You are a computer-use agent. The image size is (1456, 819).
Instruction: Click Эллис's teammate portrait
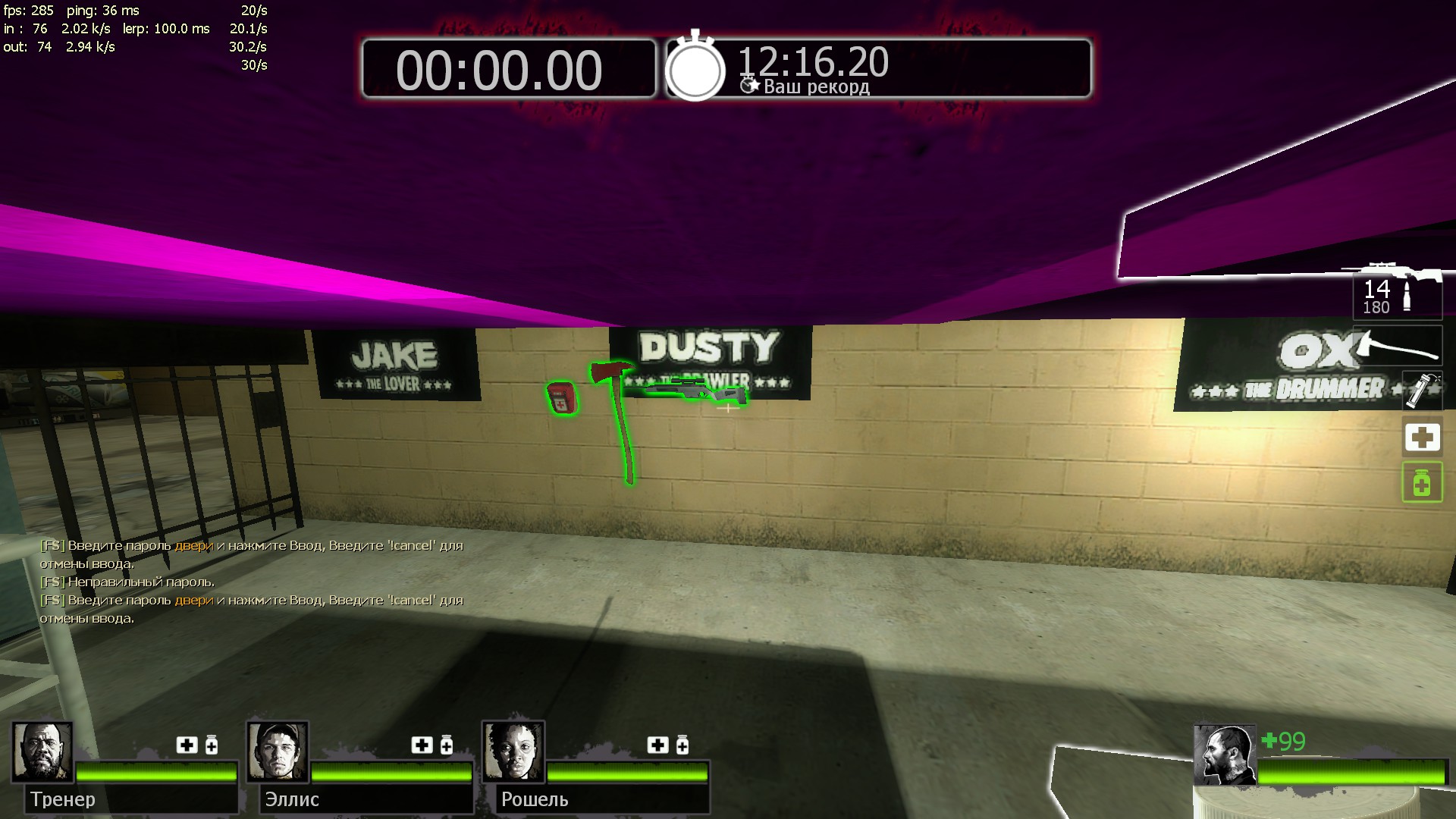point(278,752)
